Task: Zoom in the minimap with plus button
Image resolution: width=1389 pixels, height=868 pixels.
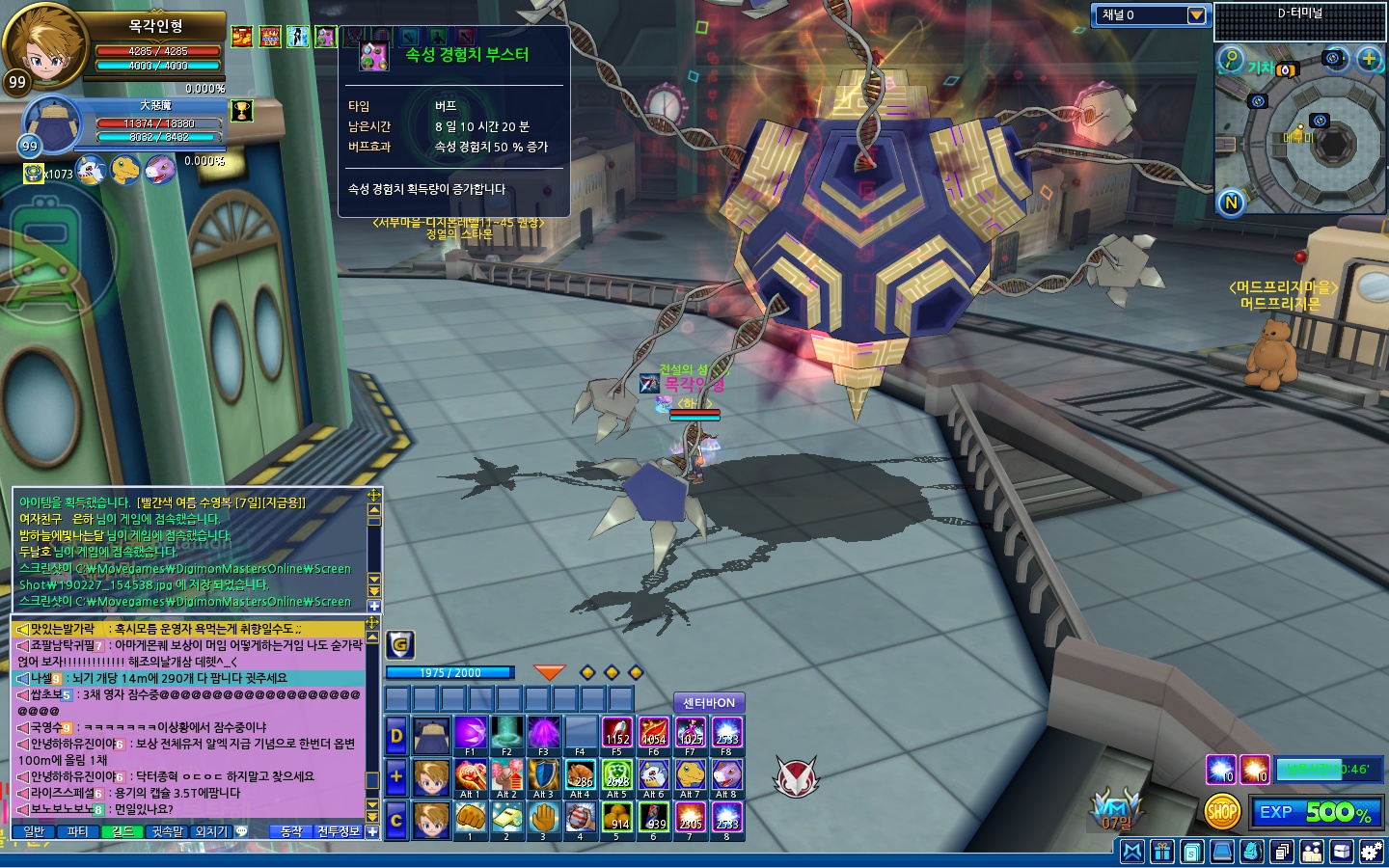Action: click(x=1369, y=59)
